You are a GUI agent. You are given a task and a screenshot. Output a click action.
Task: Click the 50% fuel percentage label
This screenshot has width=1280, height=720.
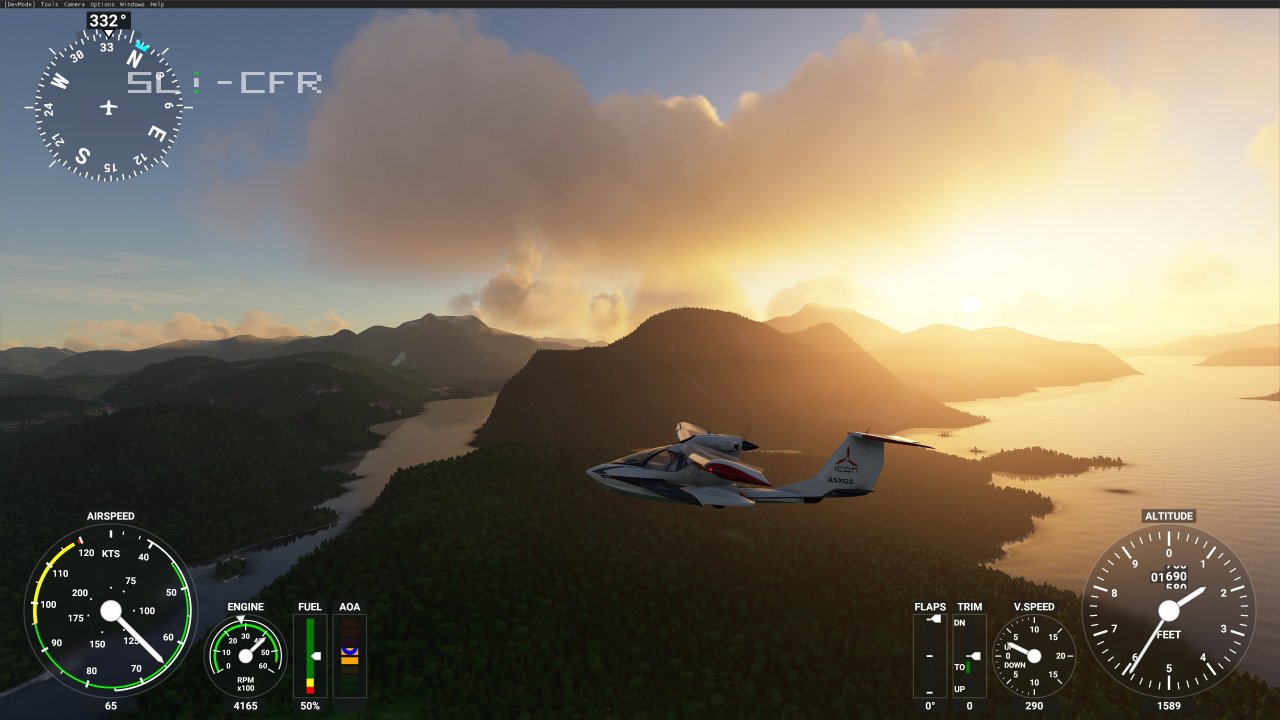tap(309, 705)
